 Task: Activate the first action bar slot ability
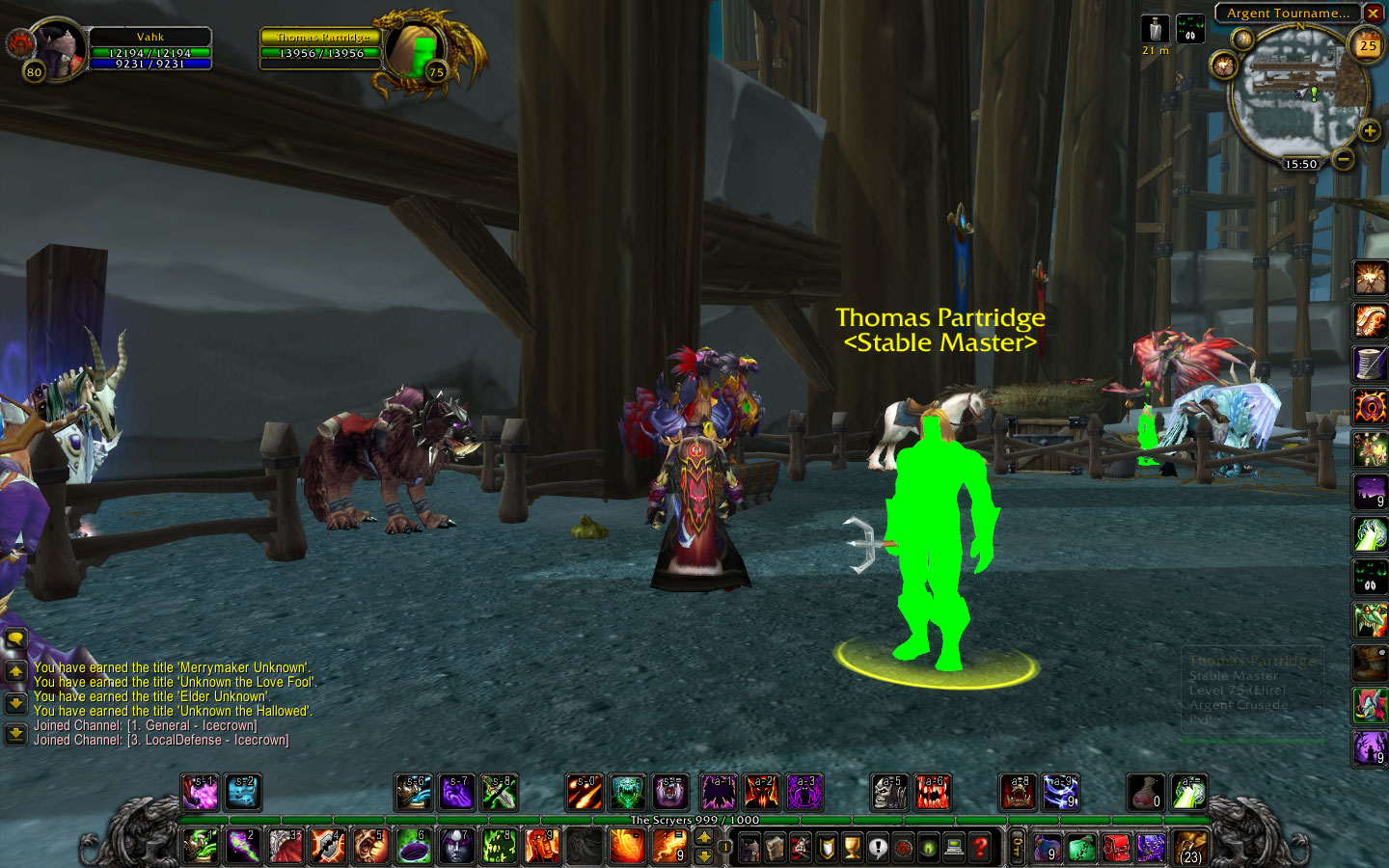coord(199,847)
